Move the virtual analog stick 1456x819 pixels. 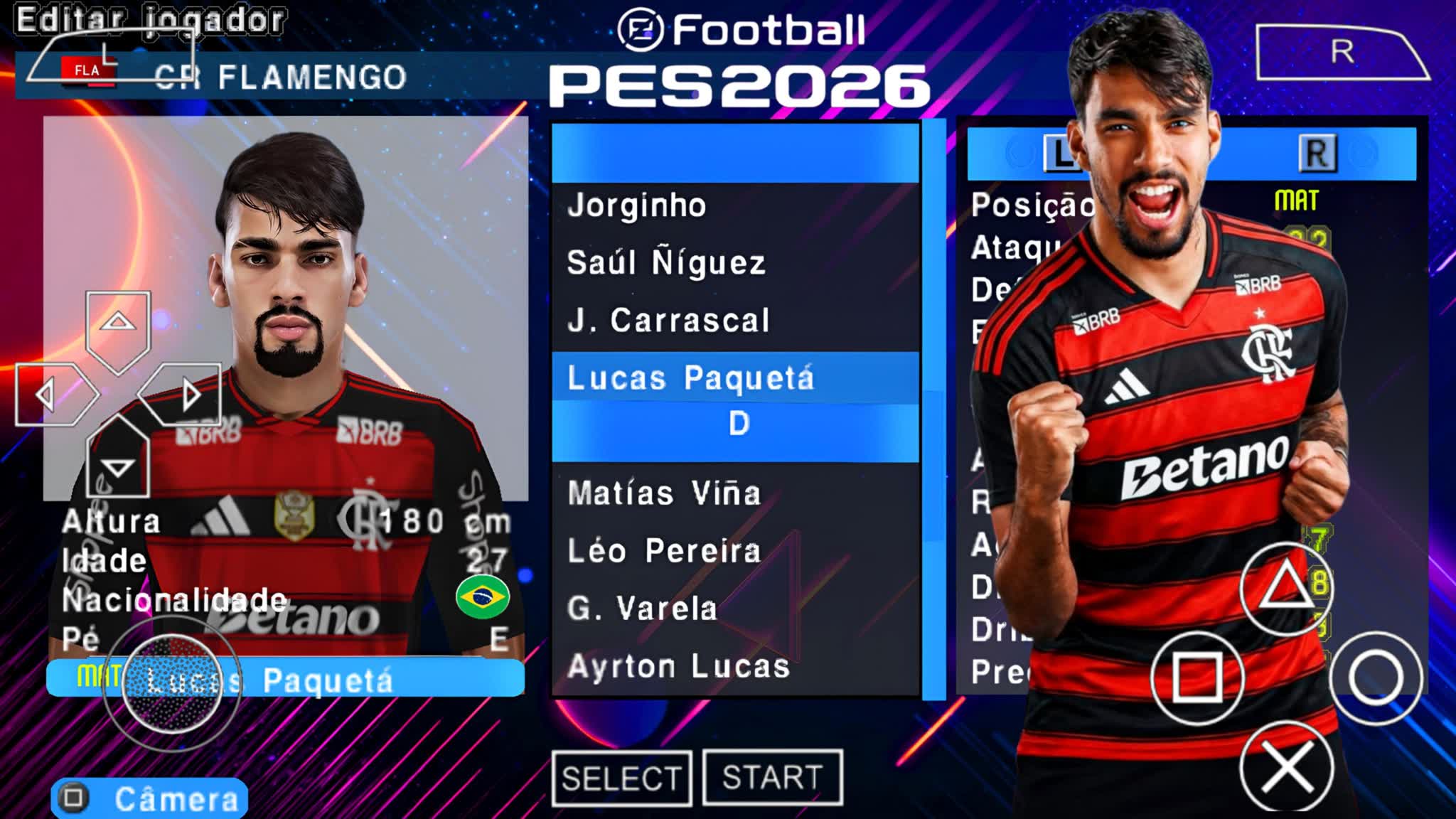click(173, 683)
